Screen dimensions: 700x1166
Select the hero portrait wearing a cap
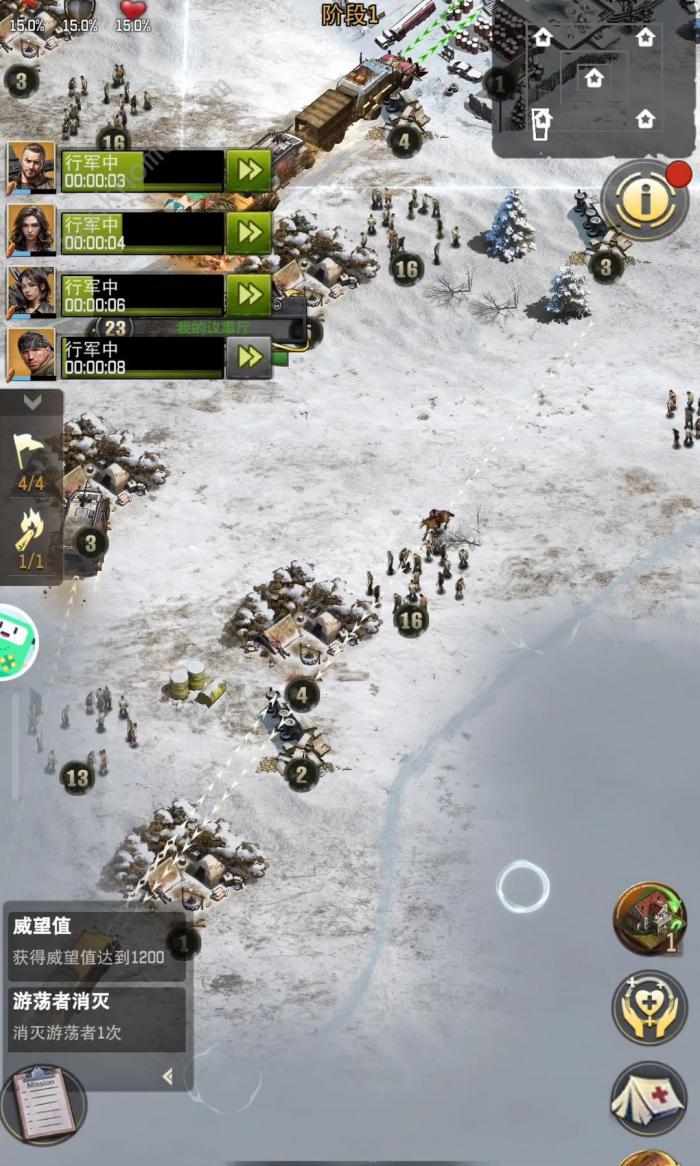coord(31,354)
